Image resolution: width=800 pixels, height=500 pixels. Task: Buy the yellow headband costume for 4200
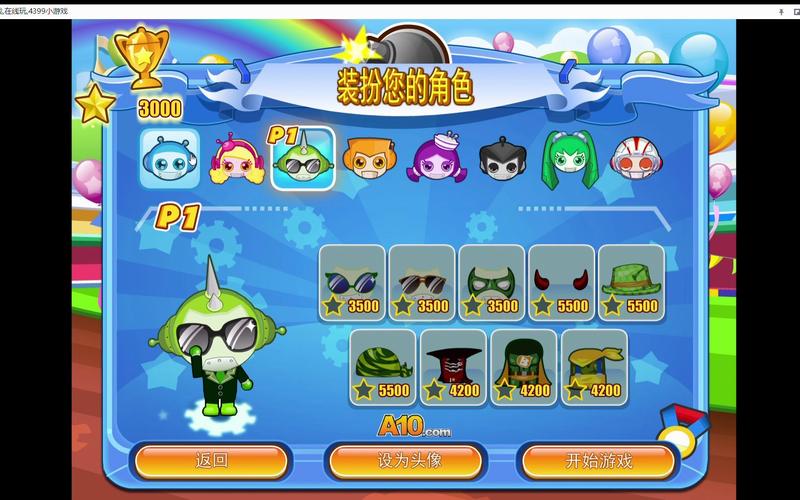click(x=594, y=367)
